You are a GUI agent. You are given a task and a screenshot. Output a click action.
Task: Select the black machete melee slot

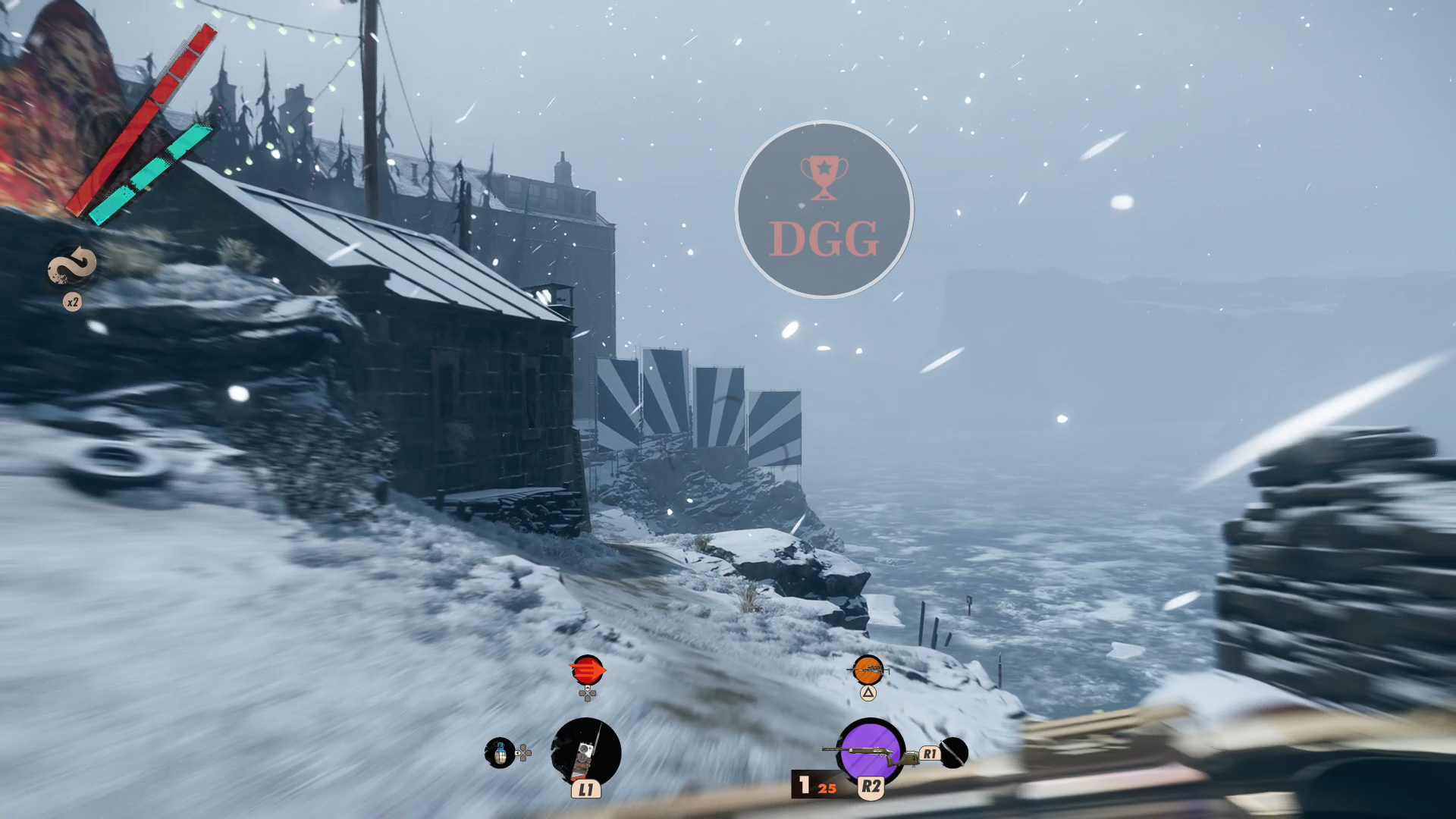pyautogui.click(x=954, y=752)
